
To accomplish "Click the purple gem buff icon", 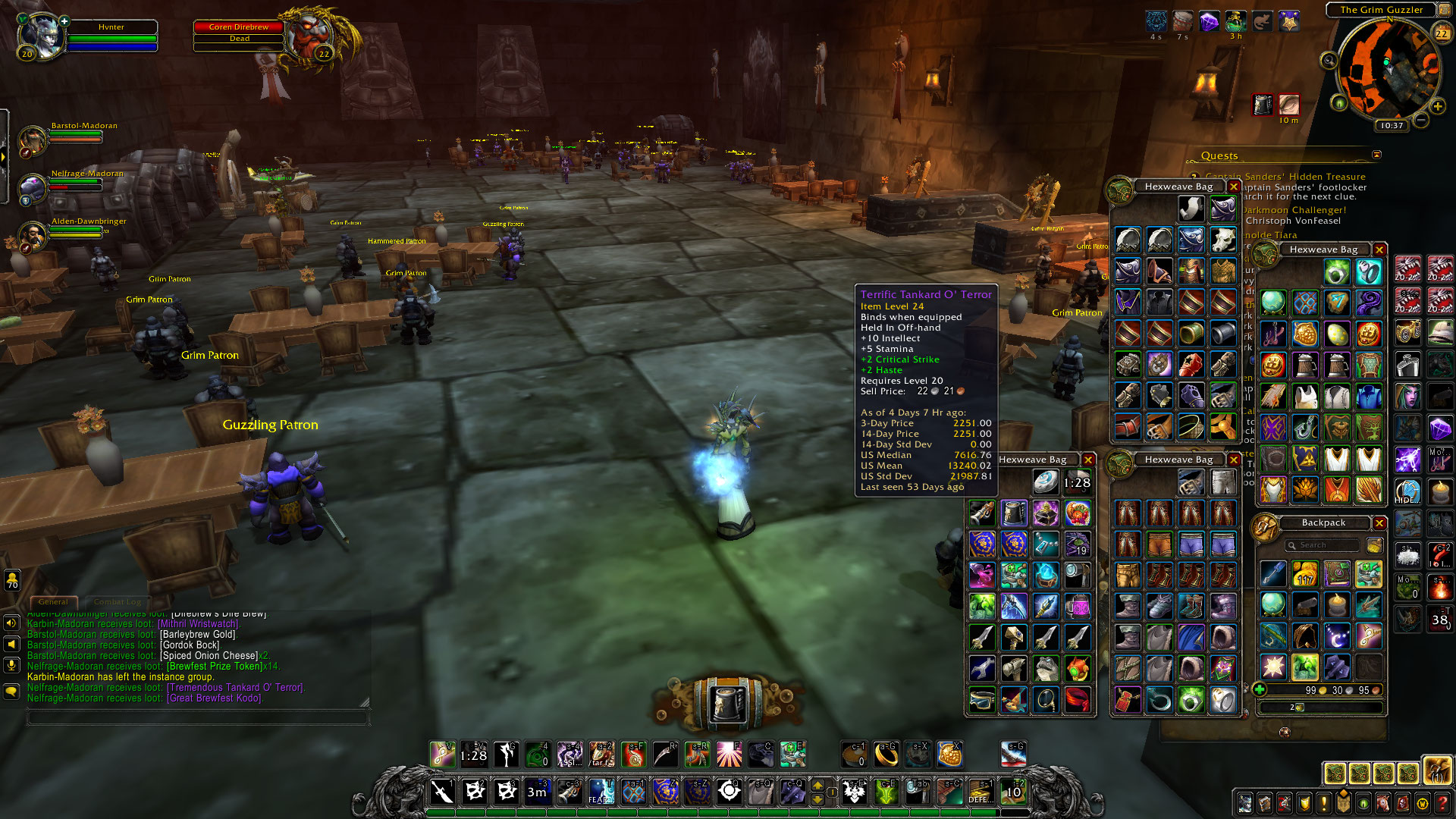I will pos(1209,21).
